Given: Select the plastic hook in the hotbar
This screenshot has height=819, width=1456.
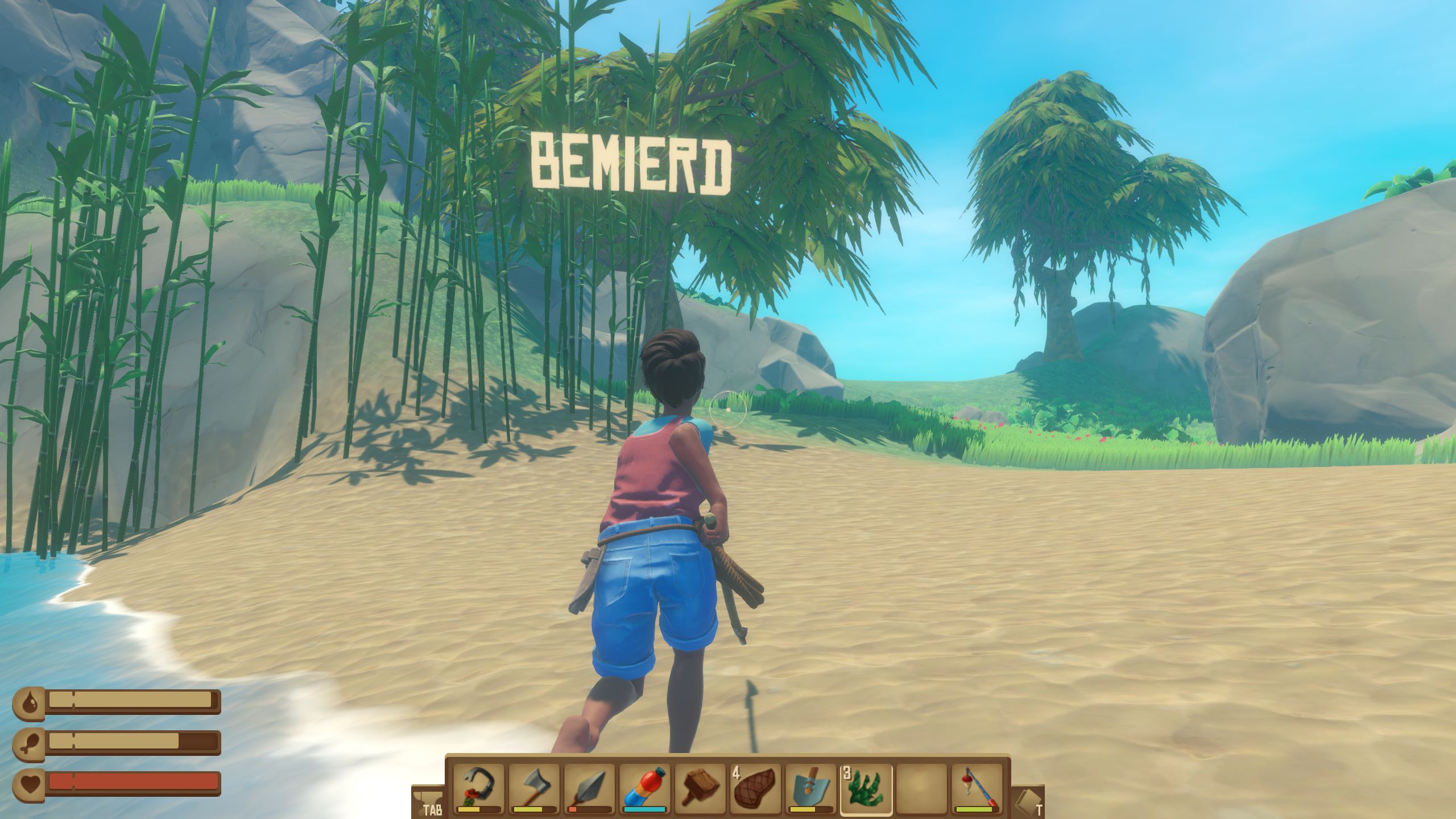Looking at the screenshot, I should (x=478, y=788).
